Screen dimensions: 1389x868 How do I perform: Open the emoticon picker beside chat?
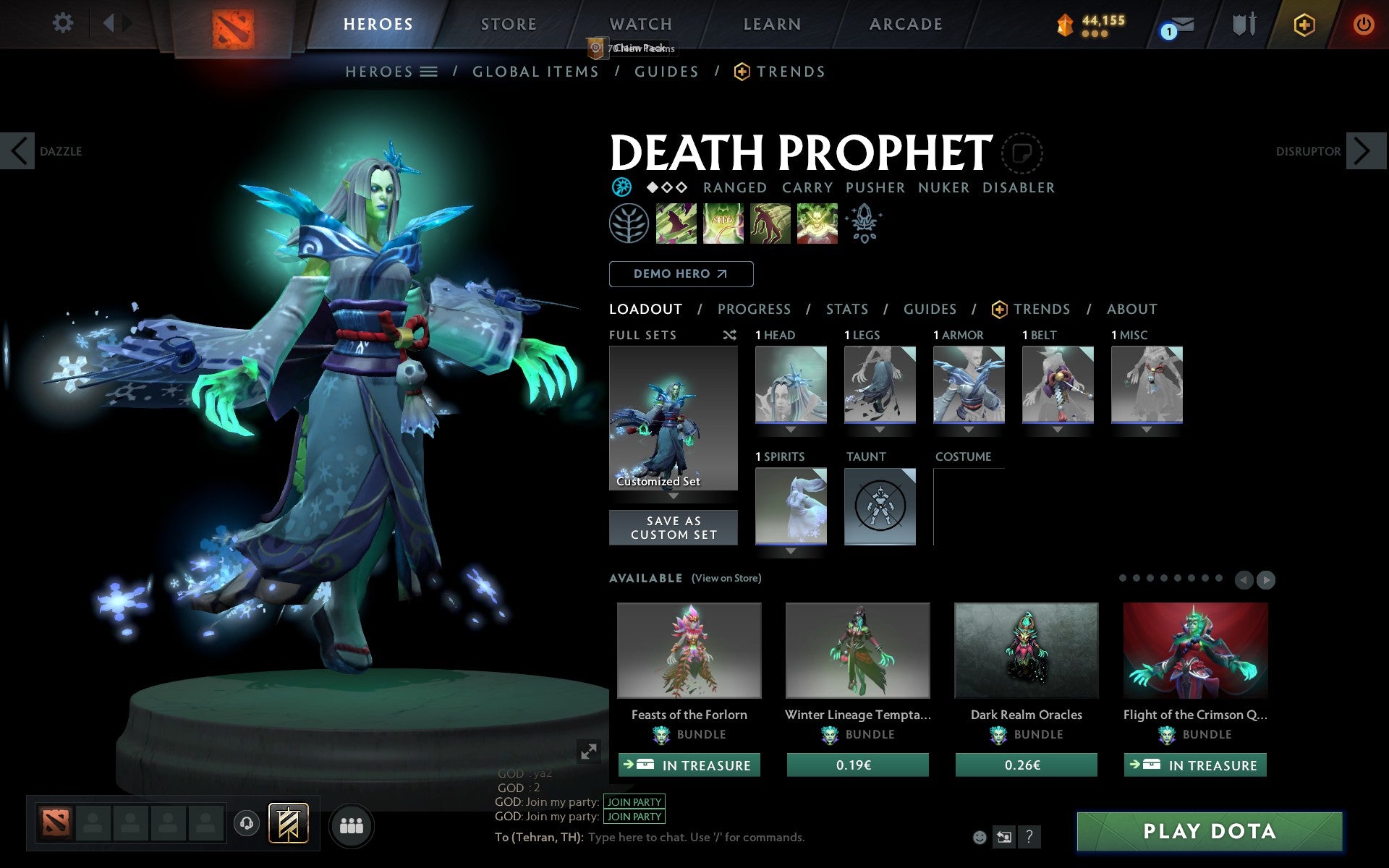[x=981, y=837]
